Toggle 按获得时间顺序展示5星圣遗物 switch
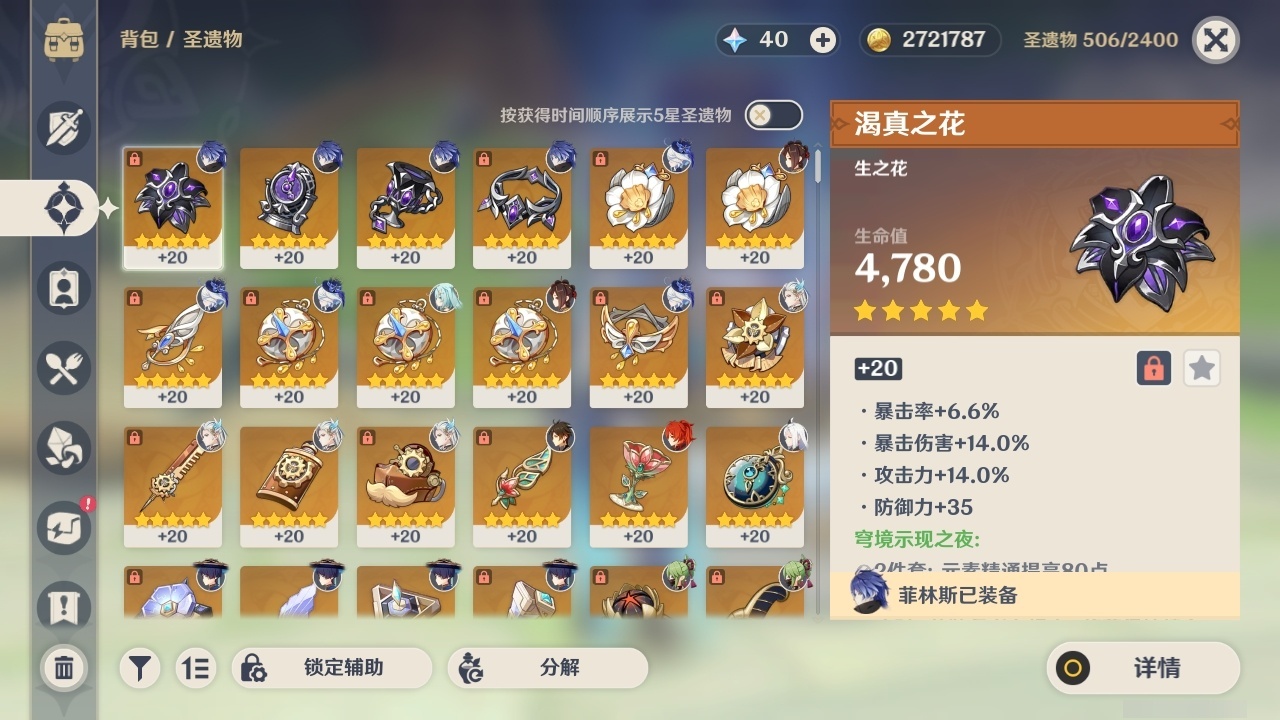The image size is (1280, 720). (x=771, y=115)
